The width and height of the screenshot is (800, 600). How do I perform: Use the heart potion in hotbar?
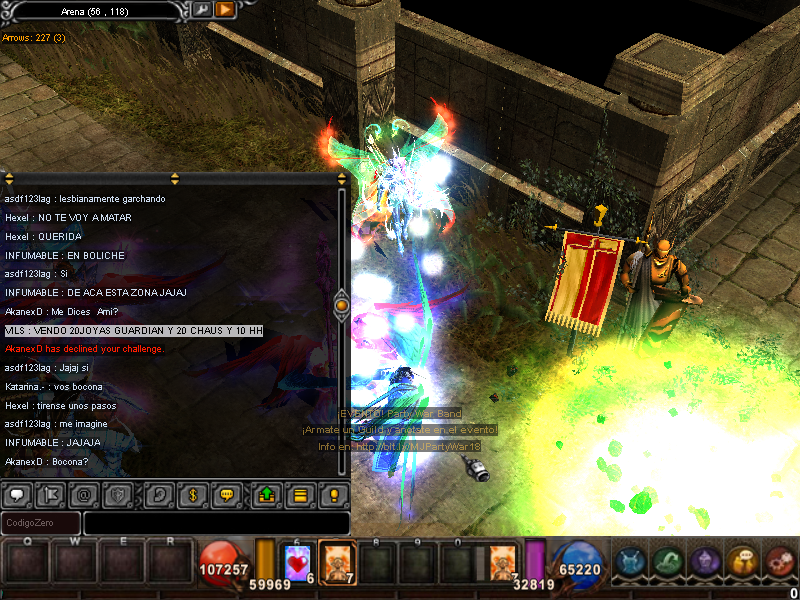pos(299,563)
